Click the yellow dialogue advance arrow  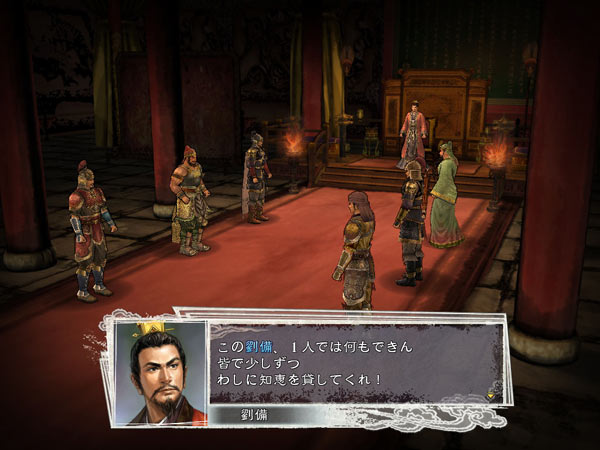(x=492, y=394)
